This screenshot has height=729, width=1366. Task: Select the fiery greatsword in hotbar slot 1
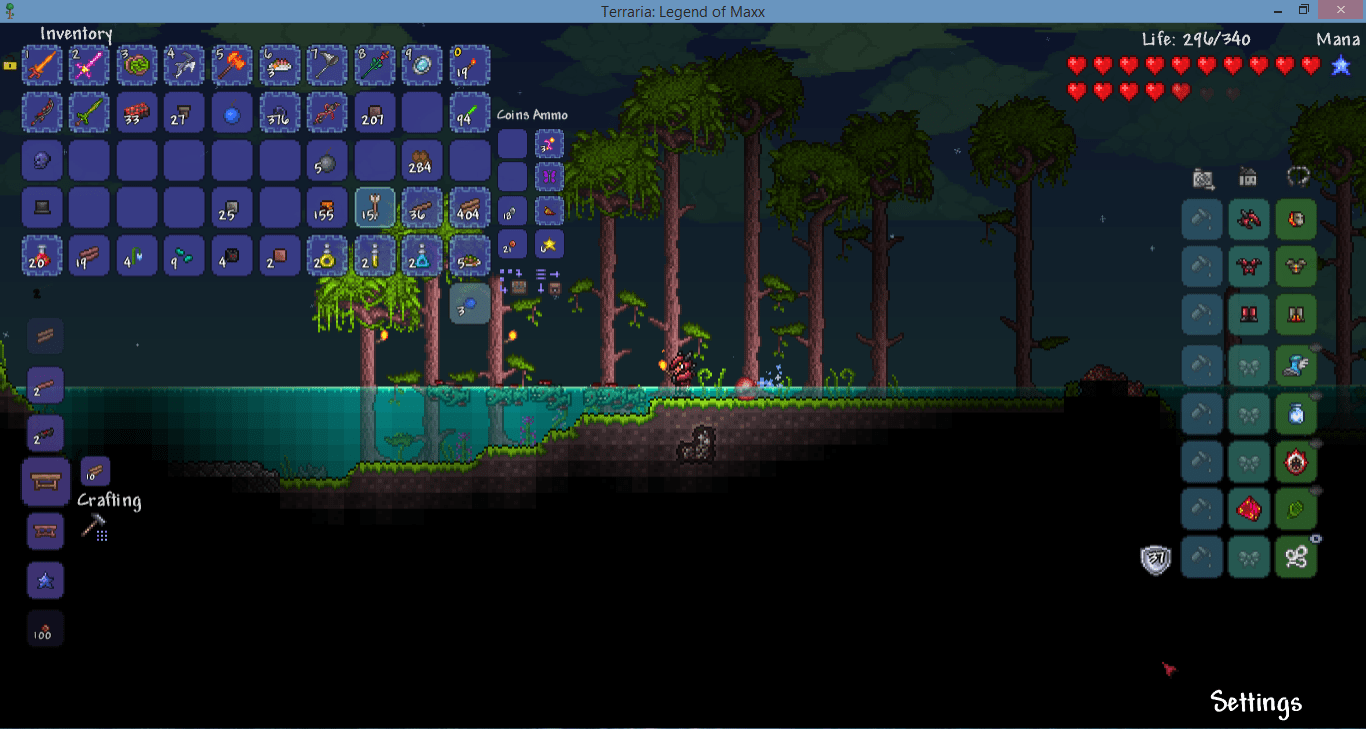tap(42, 65)
